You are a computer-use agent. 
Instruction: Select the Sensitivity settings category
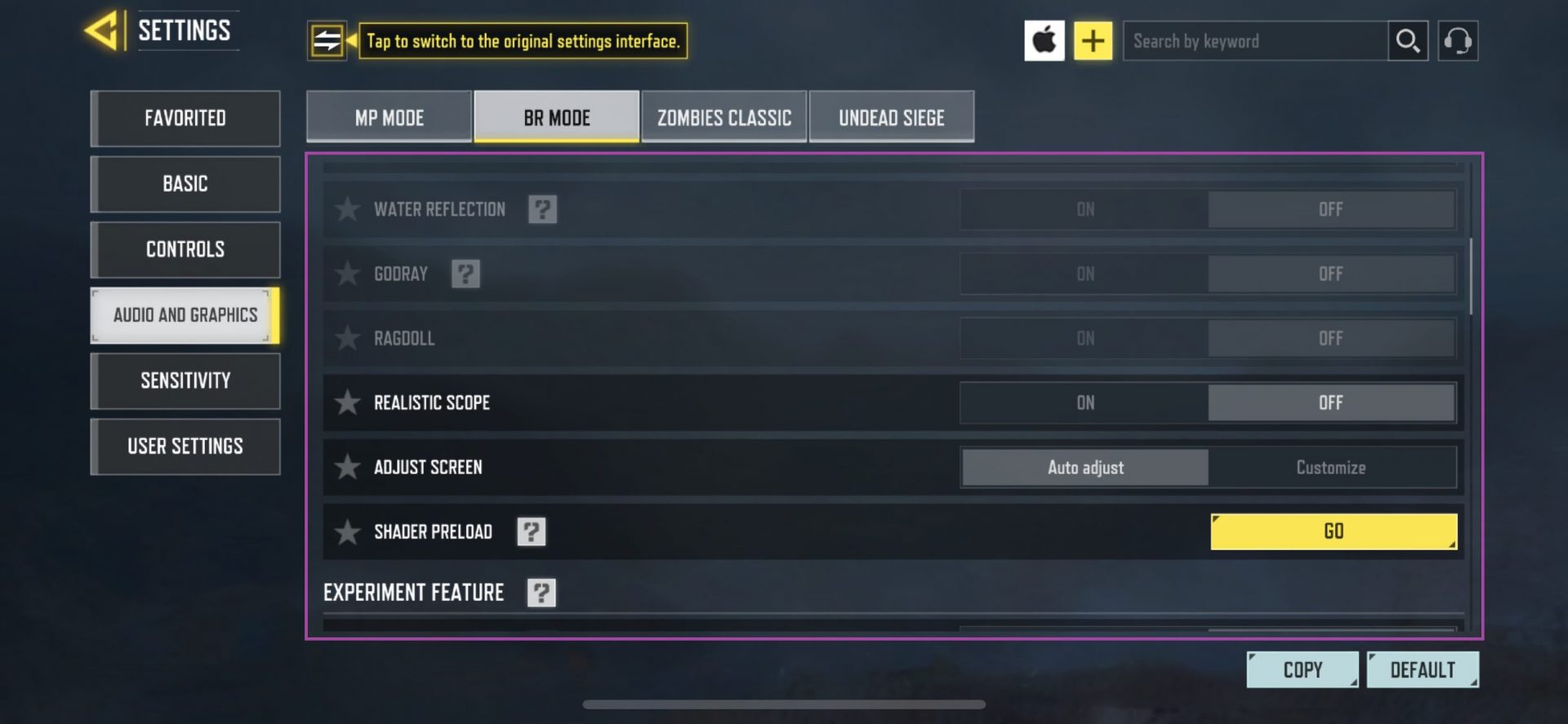(185, 380)
